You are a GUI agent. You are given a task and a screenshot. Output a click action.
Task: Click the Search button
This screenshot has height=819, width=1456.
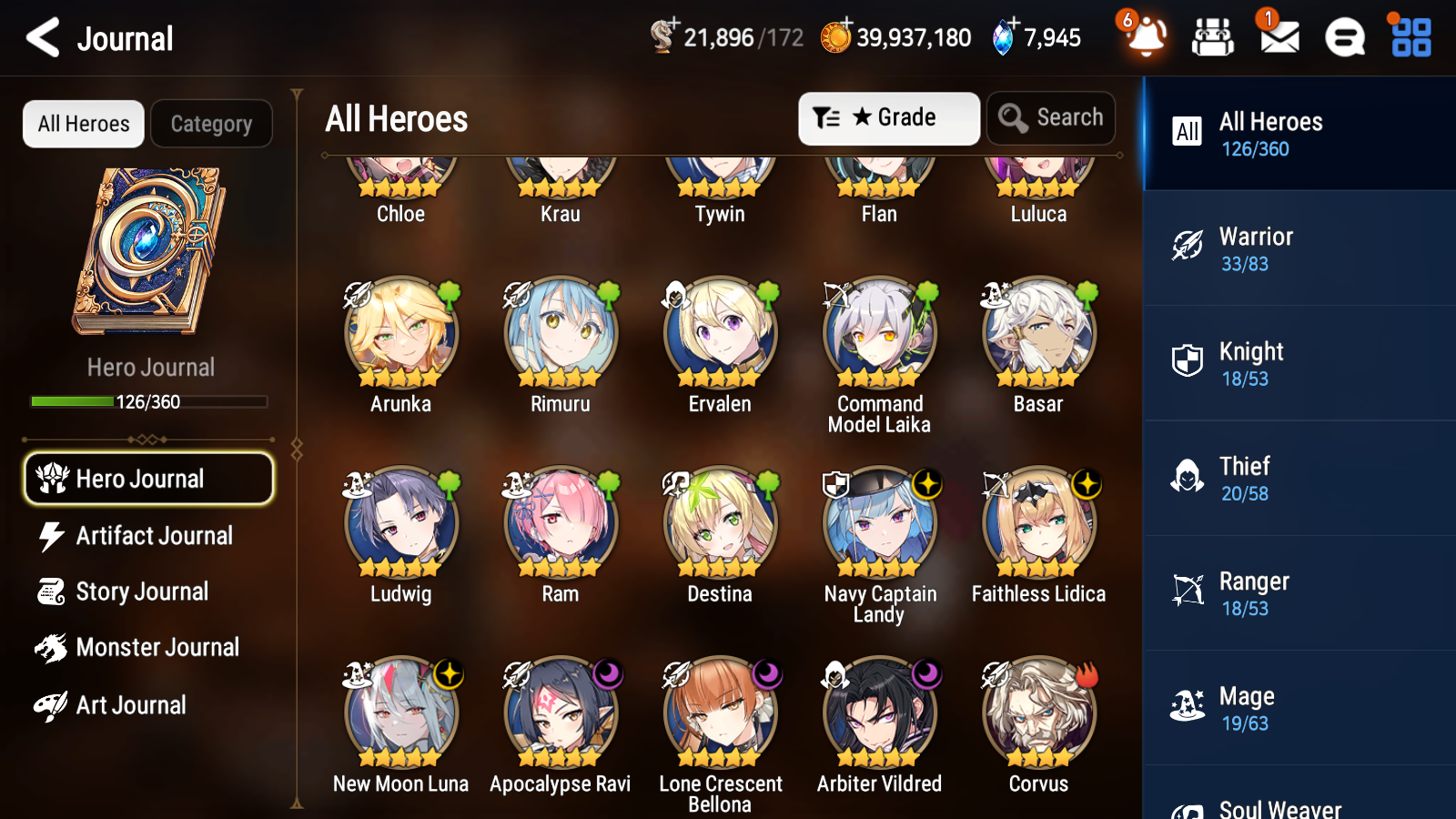[x=1051, y=117]
